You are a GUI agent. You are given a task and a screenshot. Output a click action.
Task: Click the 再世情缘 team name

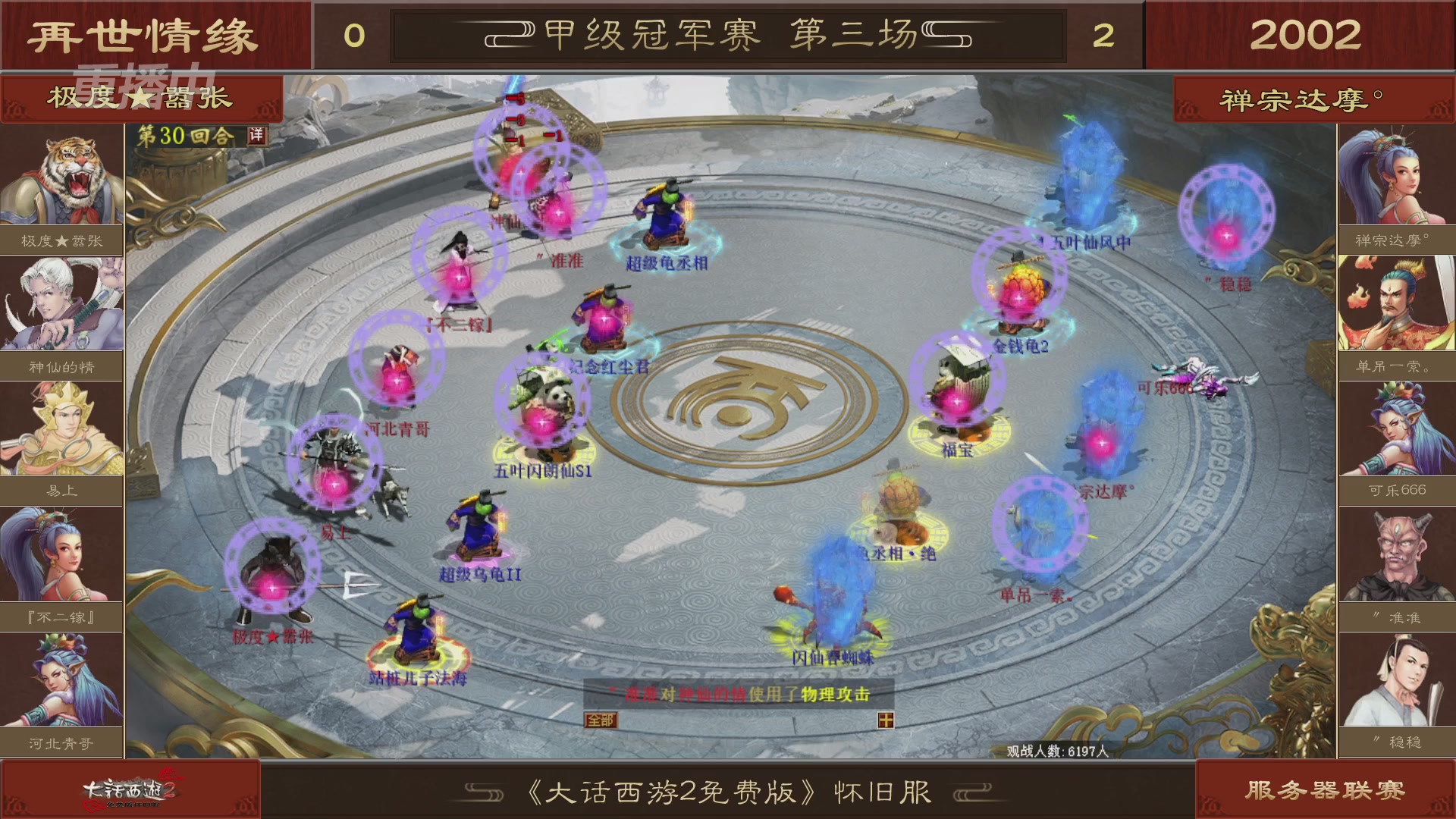[x=144, y=34]
